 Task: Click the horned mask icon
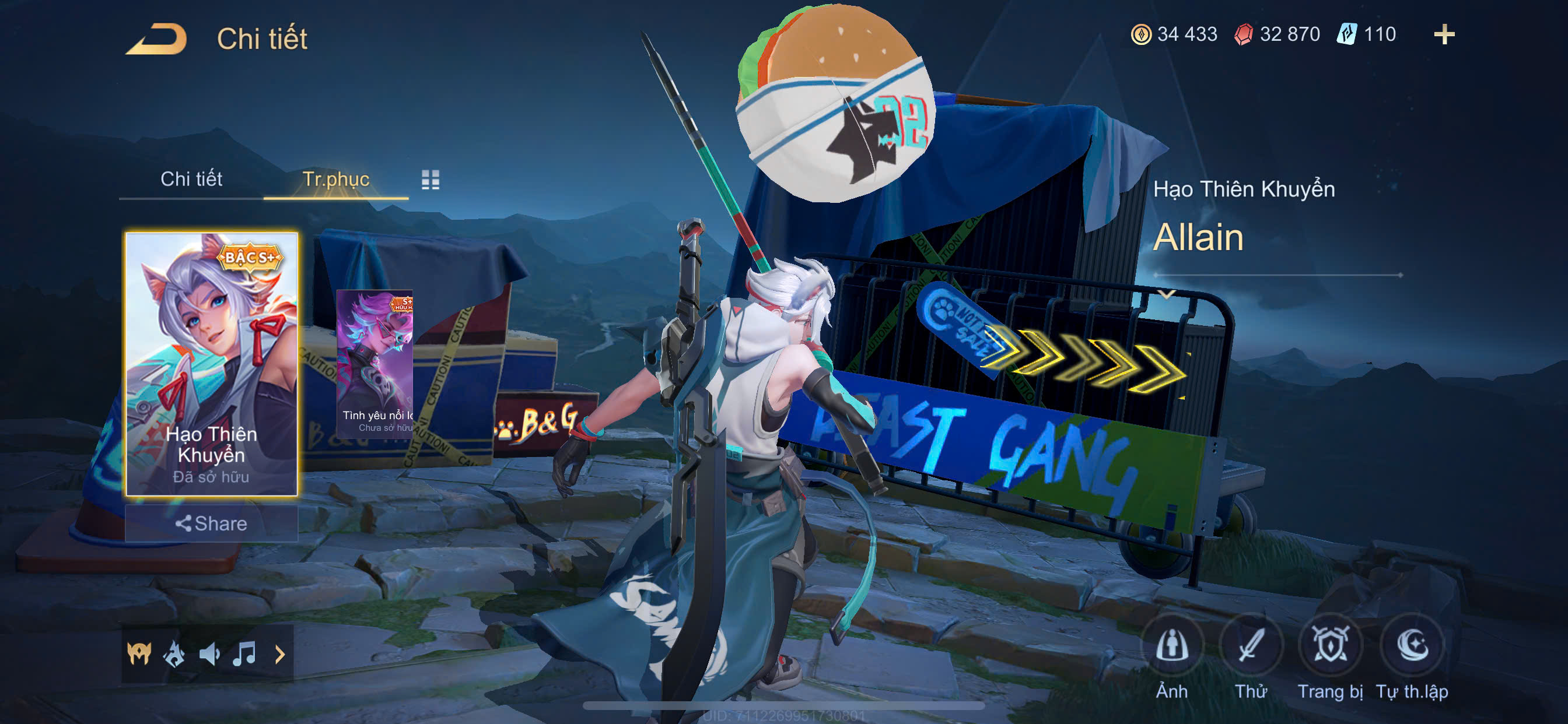pyautogui.click(x=139, y=654)
